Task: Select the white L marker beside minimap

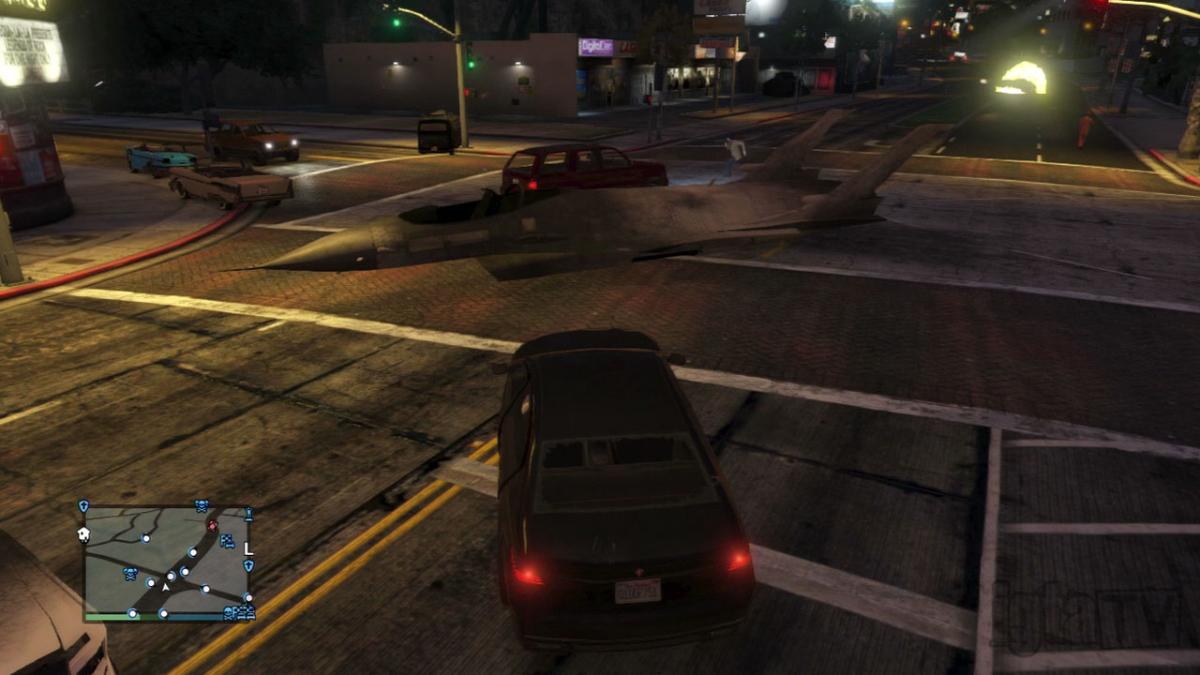Action: (x=249, y=548)
